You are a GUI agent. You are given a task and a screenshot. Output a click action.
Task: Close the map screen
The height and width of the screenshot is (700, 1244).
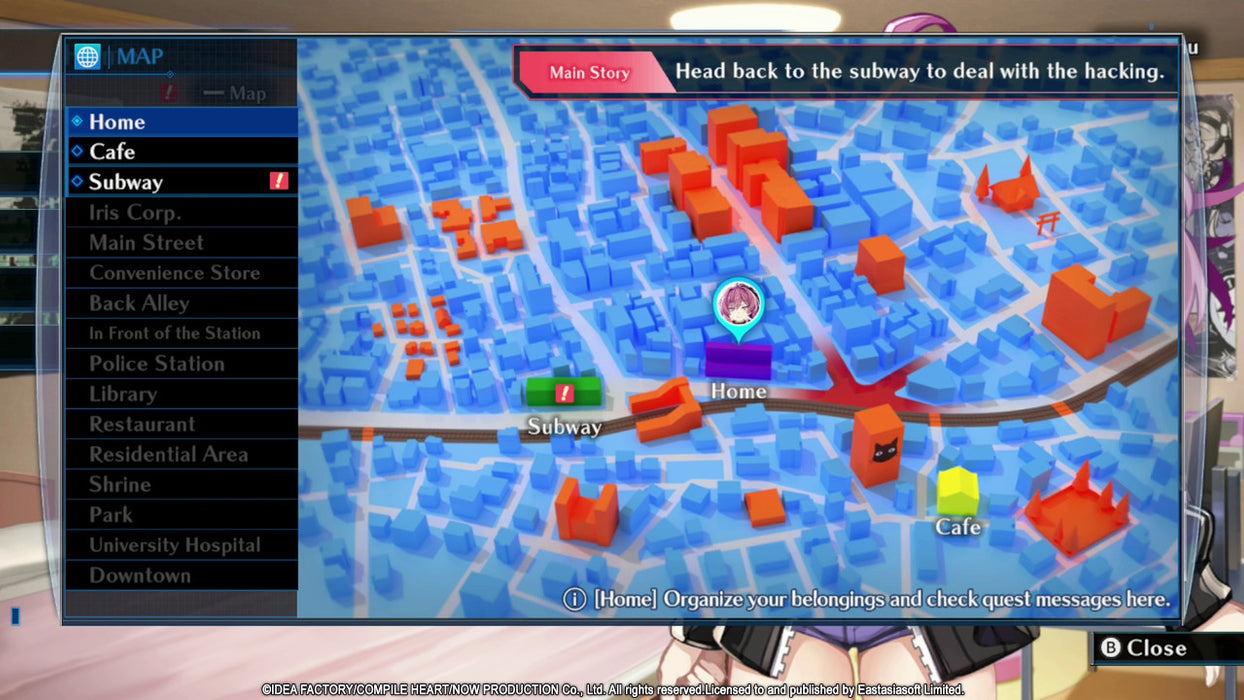[1145, 648]
